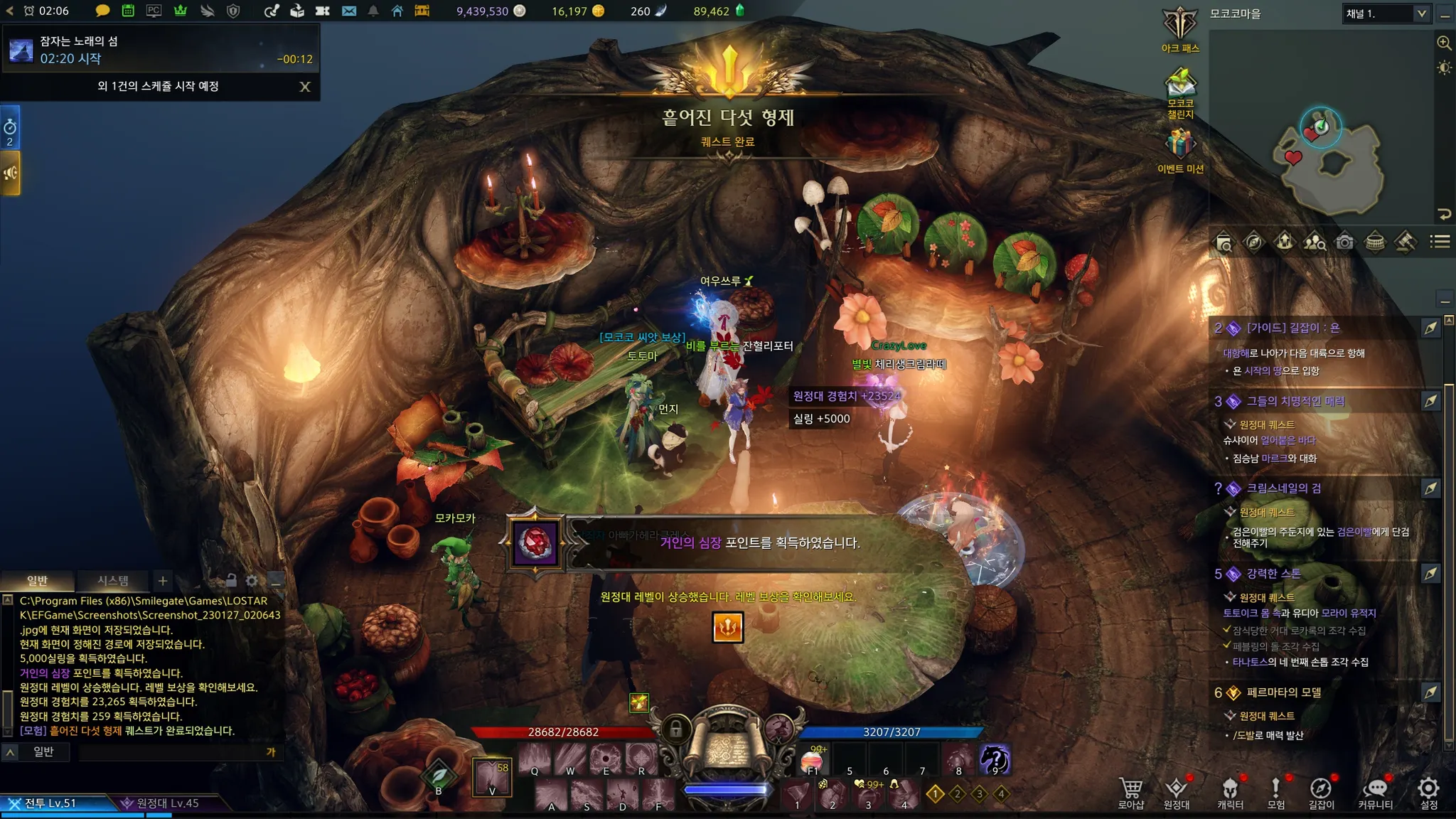
Task: Open the 길잡이 guide menu
Action: [1321, 792]
